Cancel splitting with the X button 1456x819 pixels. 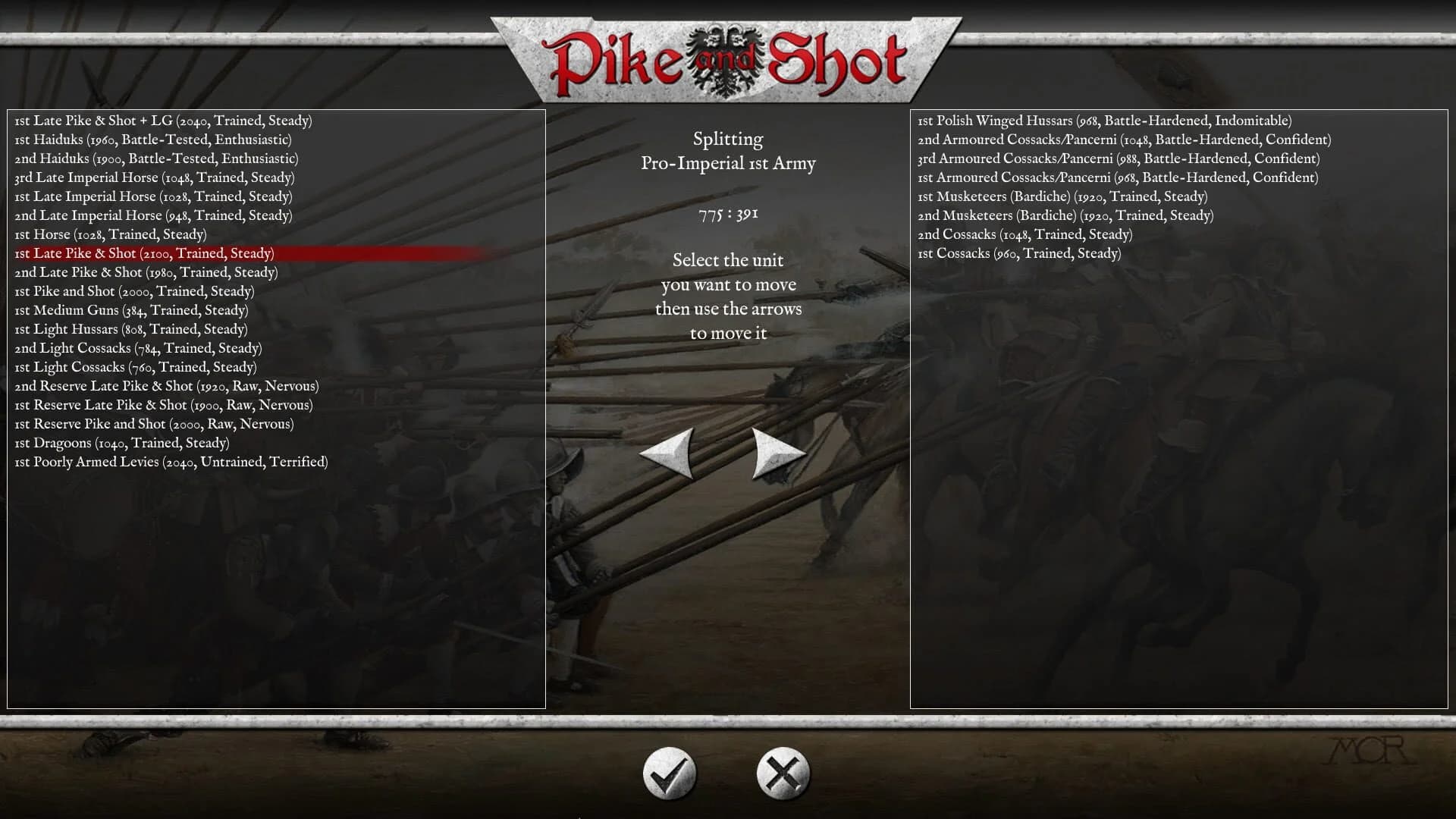click(x=781, y=771)
